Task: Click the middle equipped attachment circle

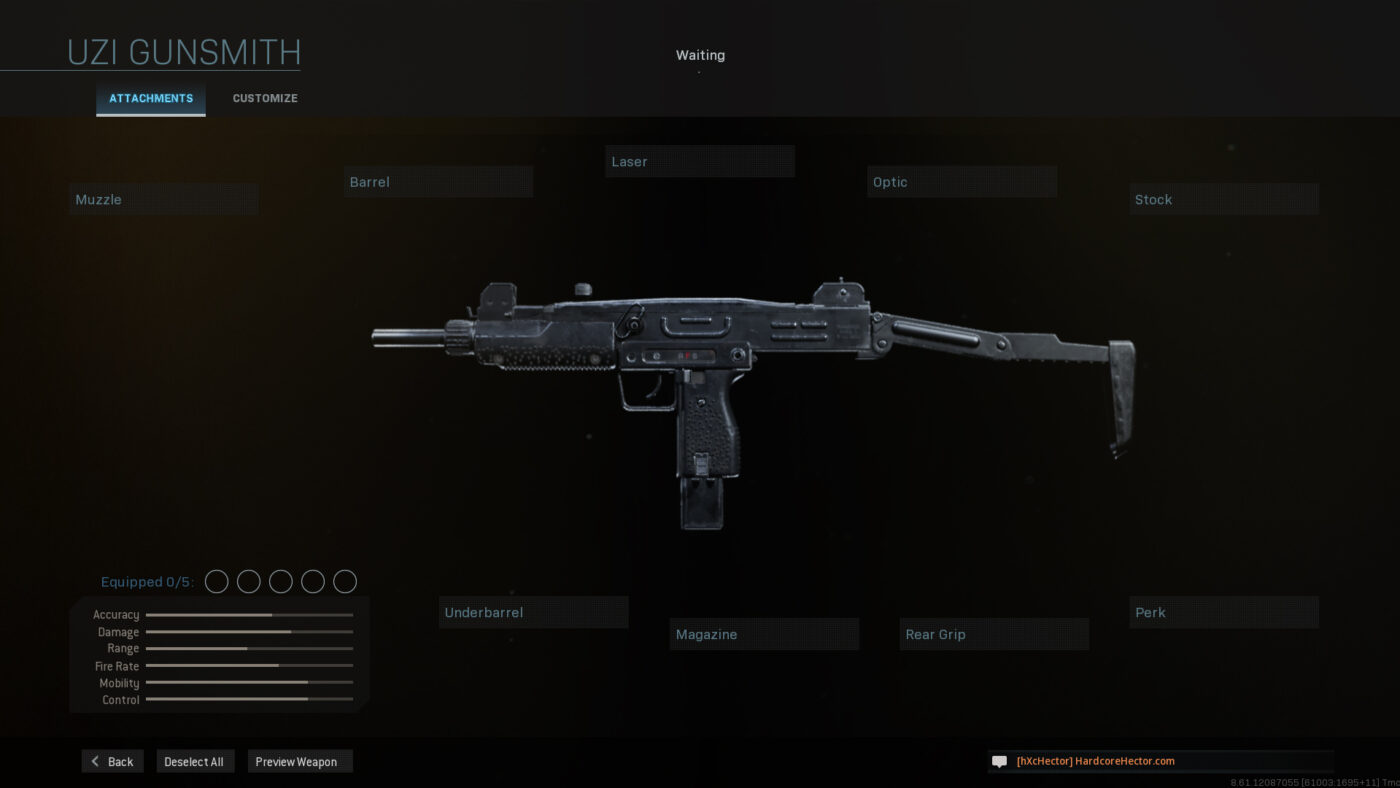Action: [x=280, y=581]
